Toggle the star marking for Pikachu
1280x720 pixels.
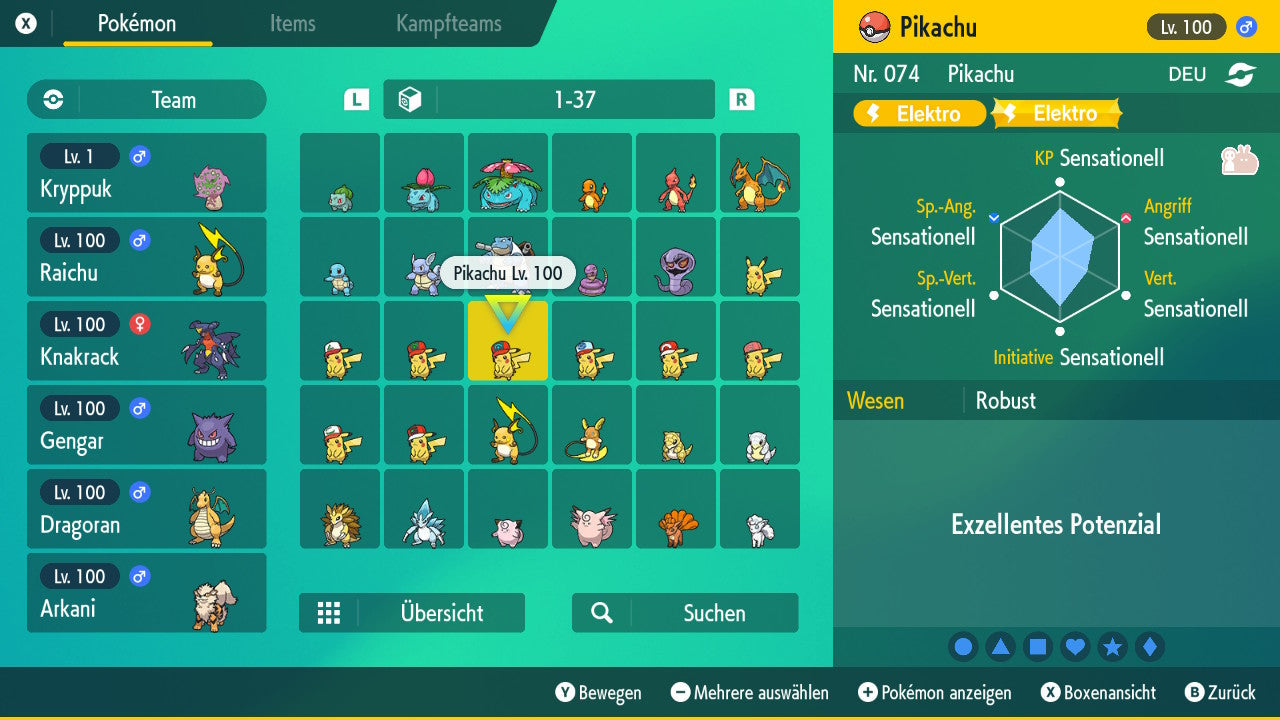pyautogui.click(x=1112, y=646)
